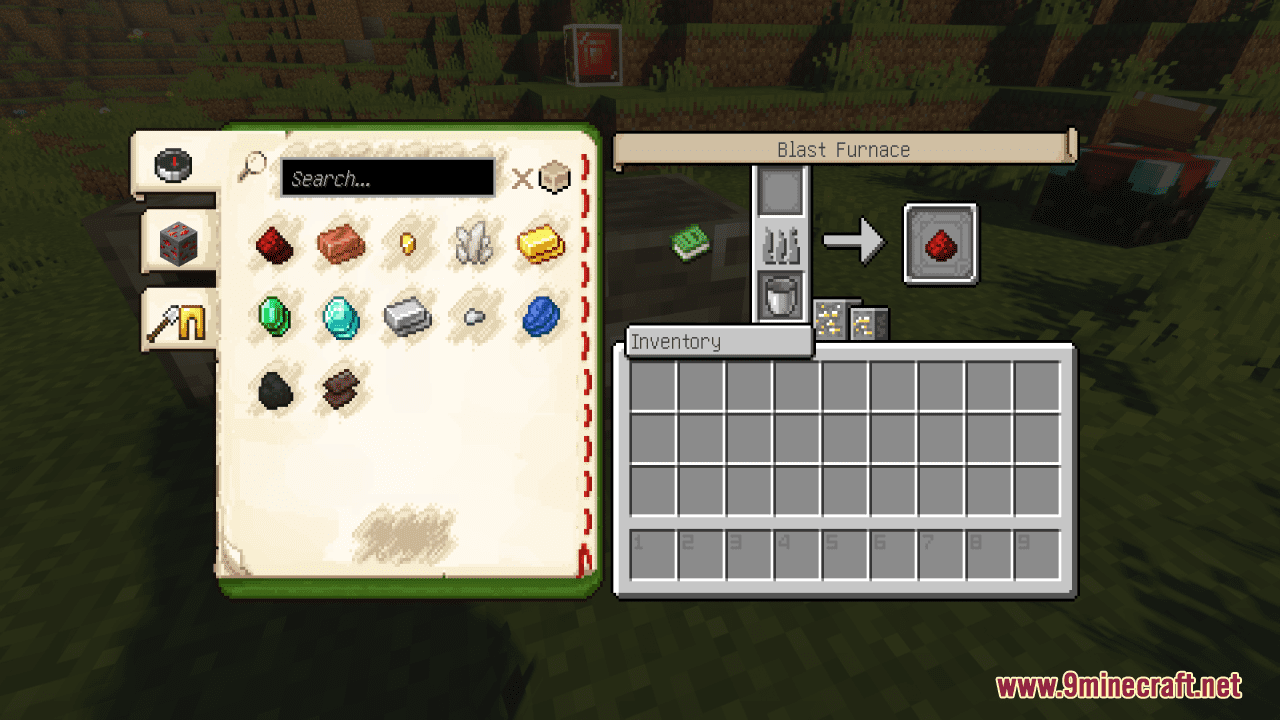The height and width of the screenshot is (720, 1280).
Task: Select the lapis lazuli item
Action: coord(540,317)
